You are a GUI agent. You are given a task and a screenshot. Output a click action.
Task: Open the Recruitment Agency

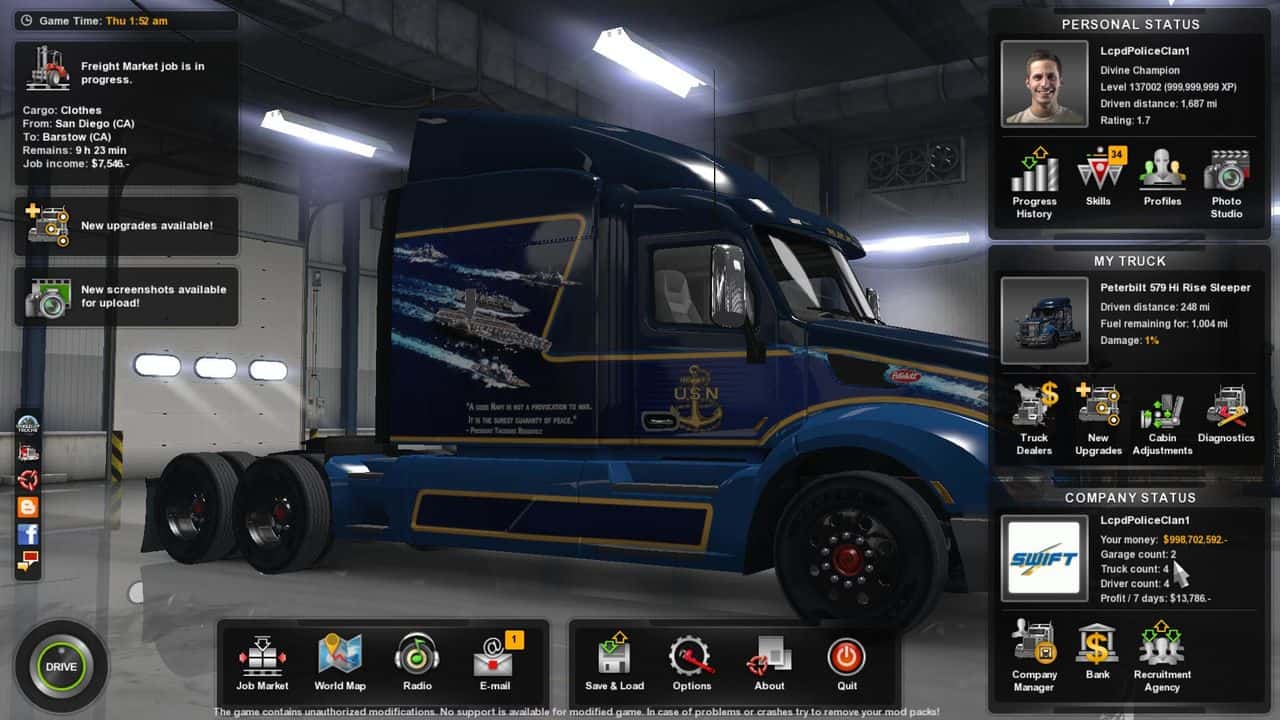pos(1162,655)
